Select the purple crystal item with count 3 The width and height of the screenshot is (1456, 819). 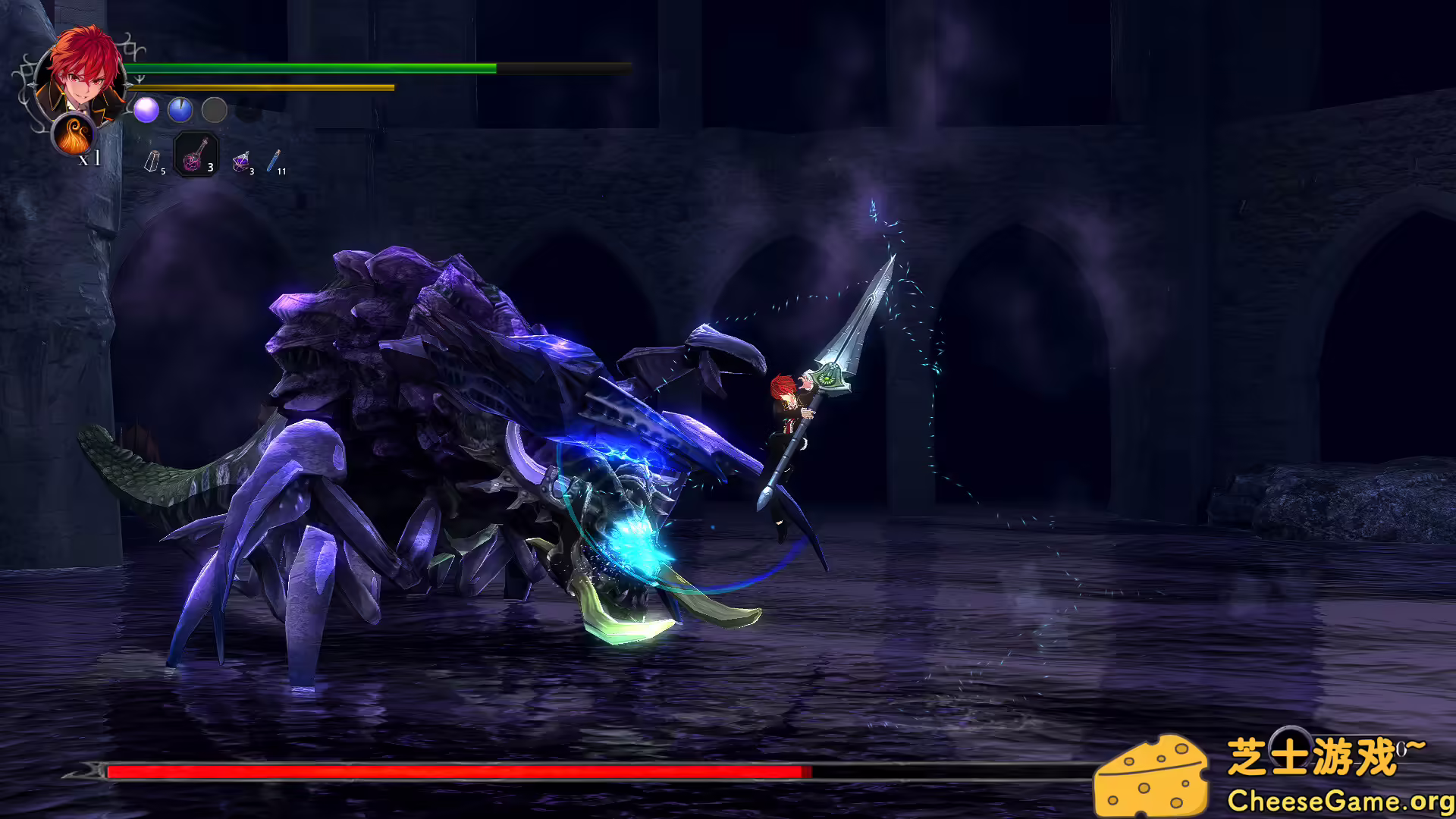[x=241, y=162]
